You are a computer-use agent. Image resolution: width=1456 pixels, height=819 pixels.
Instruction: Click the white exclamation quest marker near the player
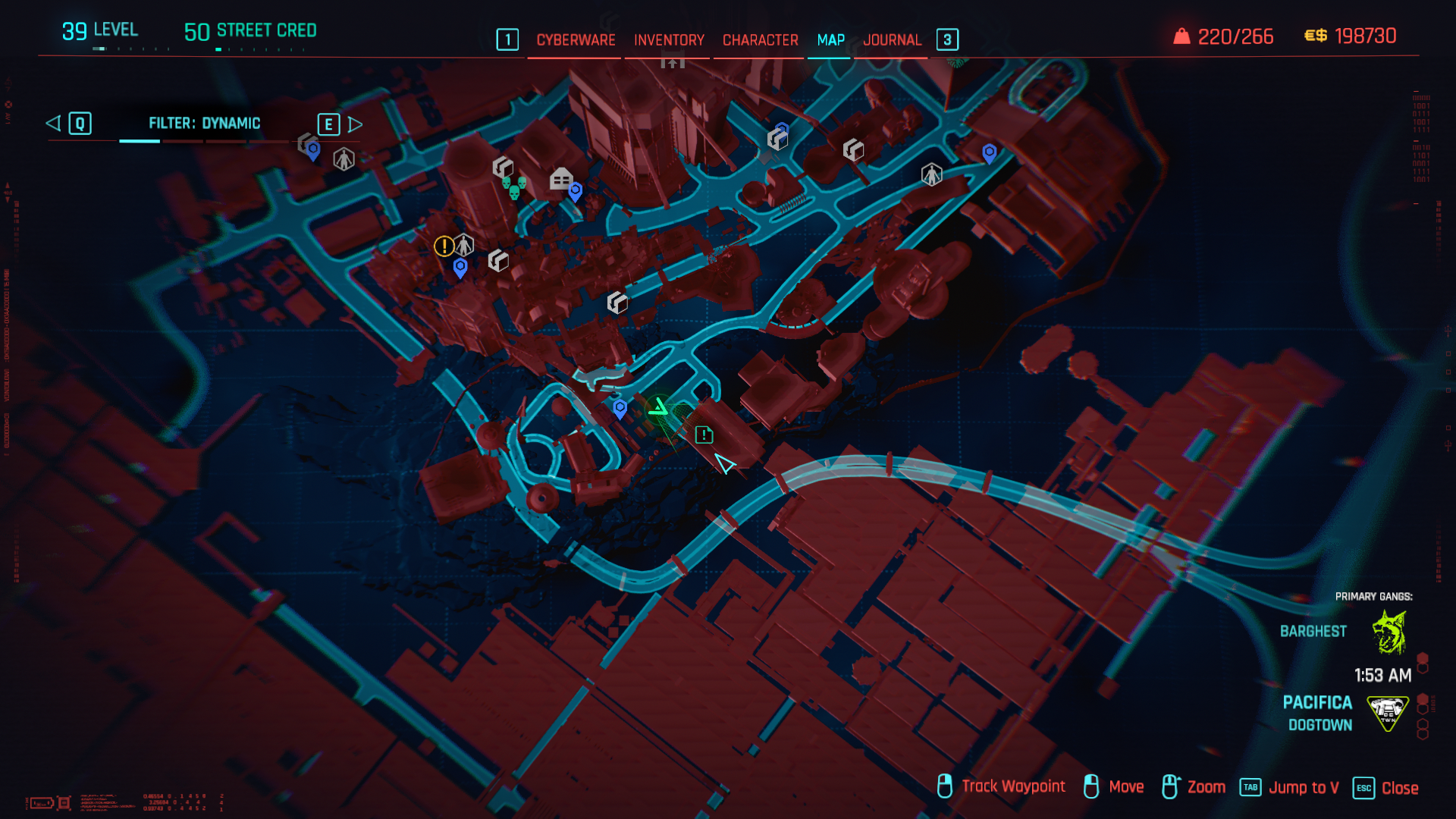(x=704, y=434)
